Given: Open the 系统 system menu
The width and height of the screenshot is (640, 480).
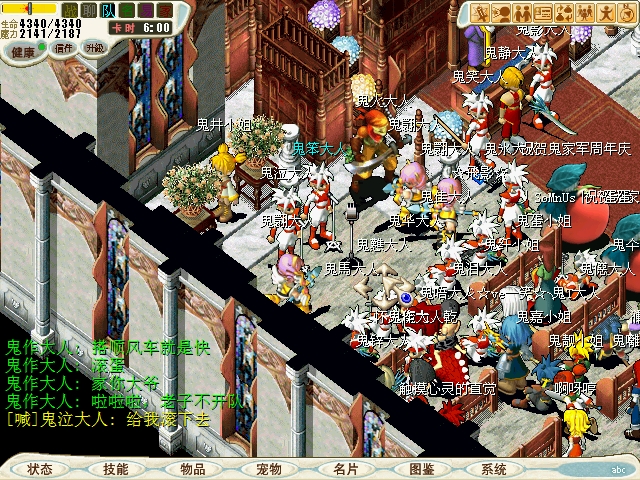Looking at the screenshot, I should 494,469.
